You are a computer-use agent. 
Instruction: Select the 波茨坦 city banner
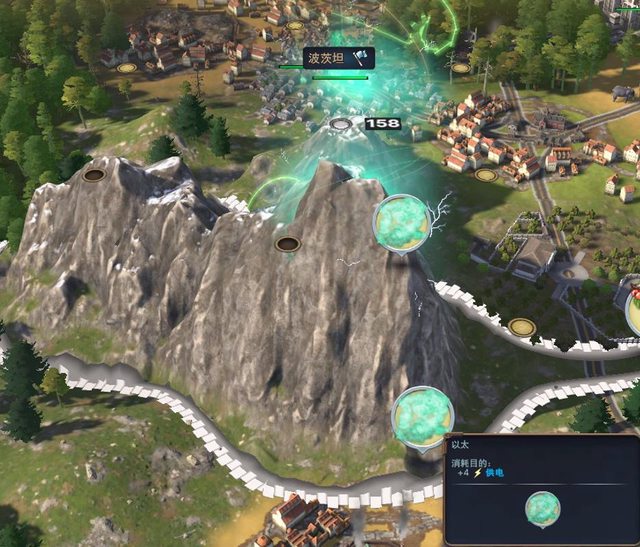[x=338, y=59]
